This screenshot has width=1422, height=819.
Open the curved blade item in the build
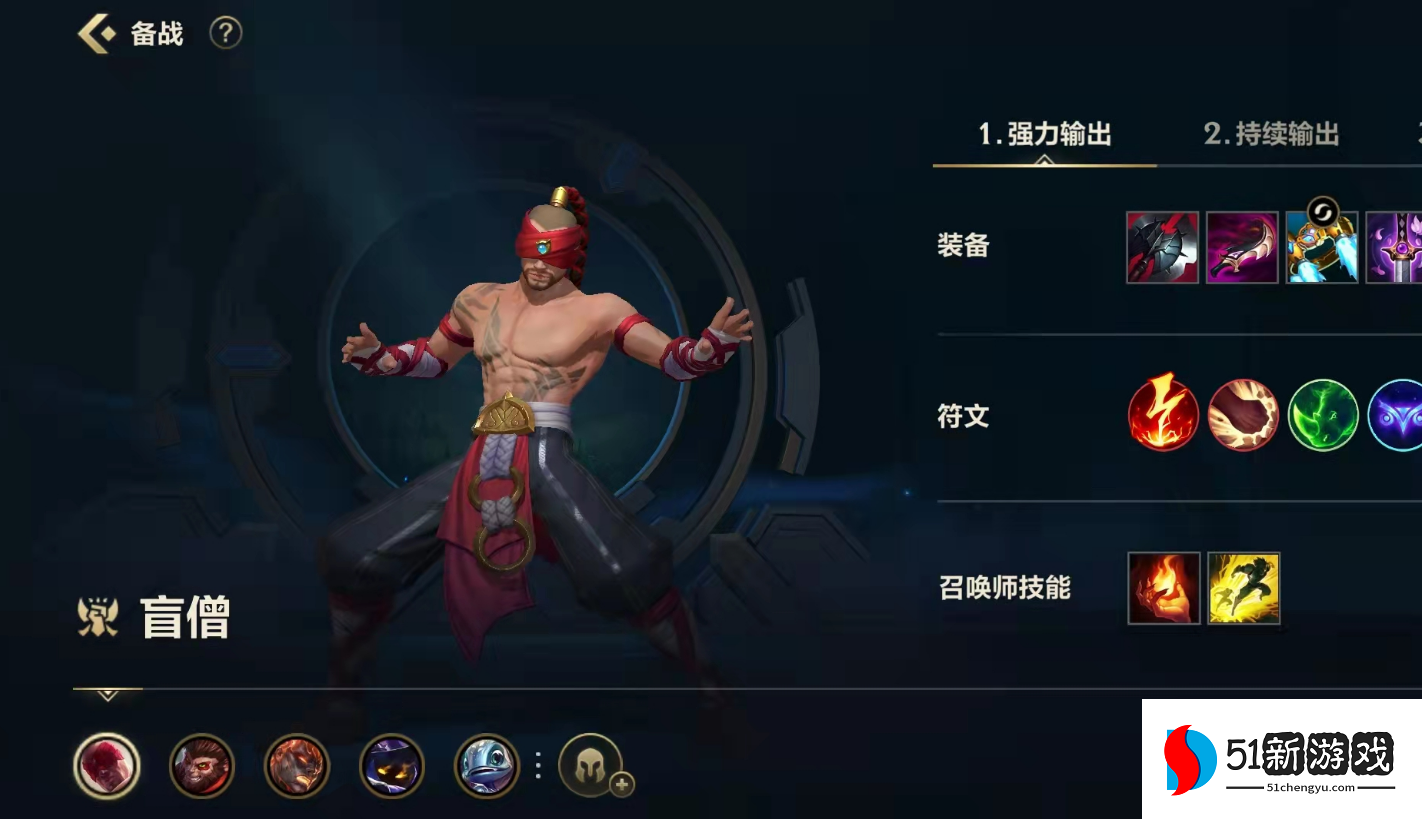(x=1242, y=246)
